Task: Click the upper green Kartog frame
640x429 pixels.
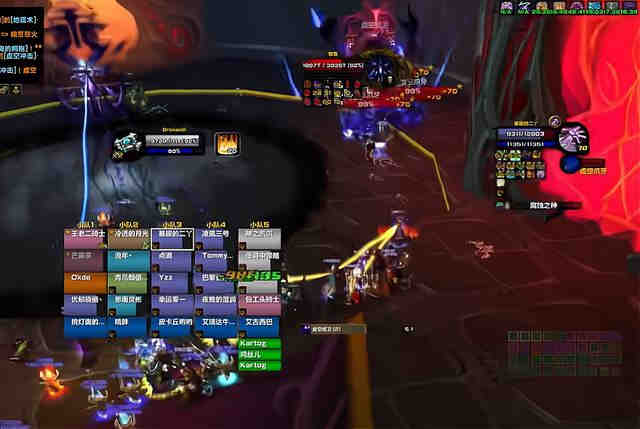Action: [259, 343]
